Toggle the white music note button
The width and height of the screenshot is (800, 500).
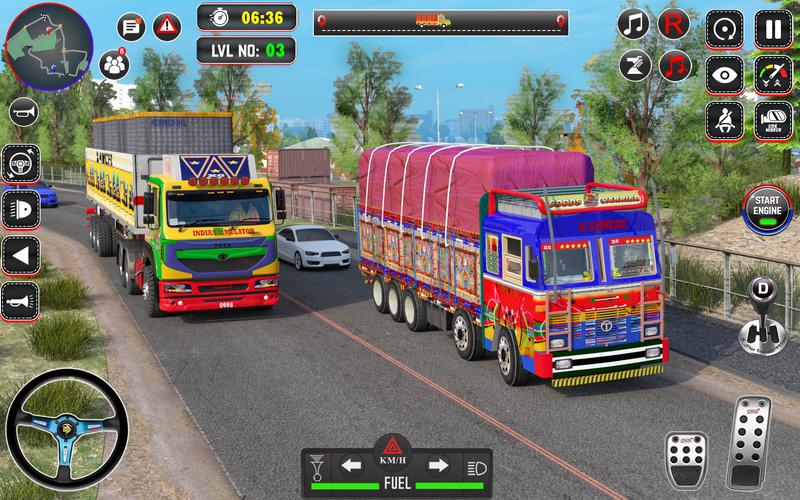pos(632,23)
